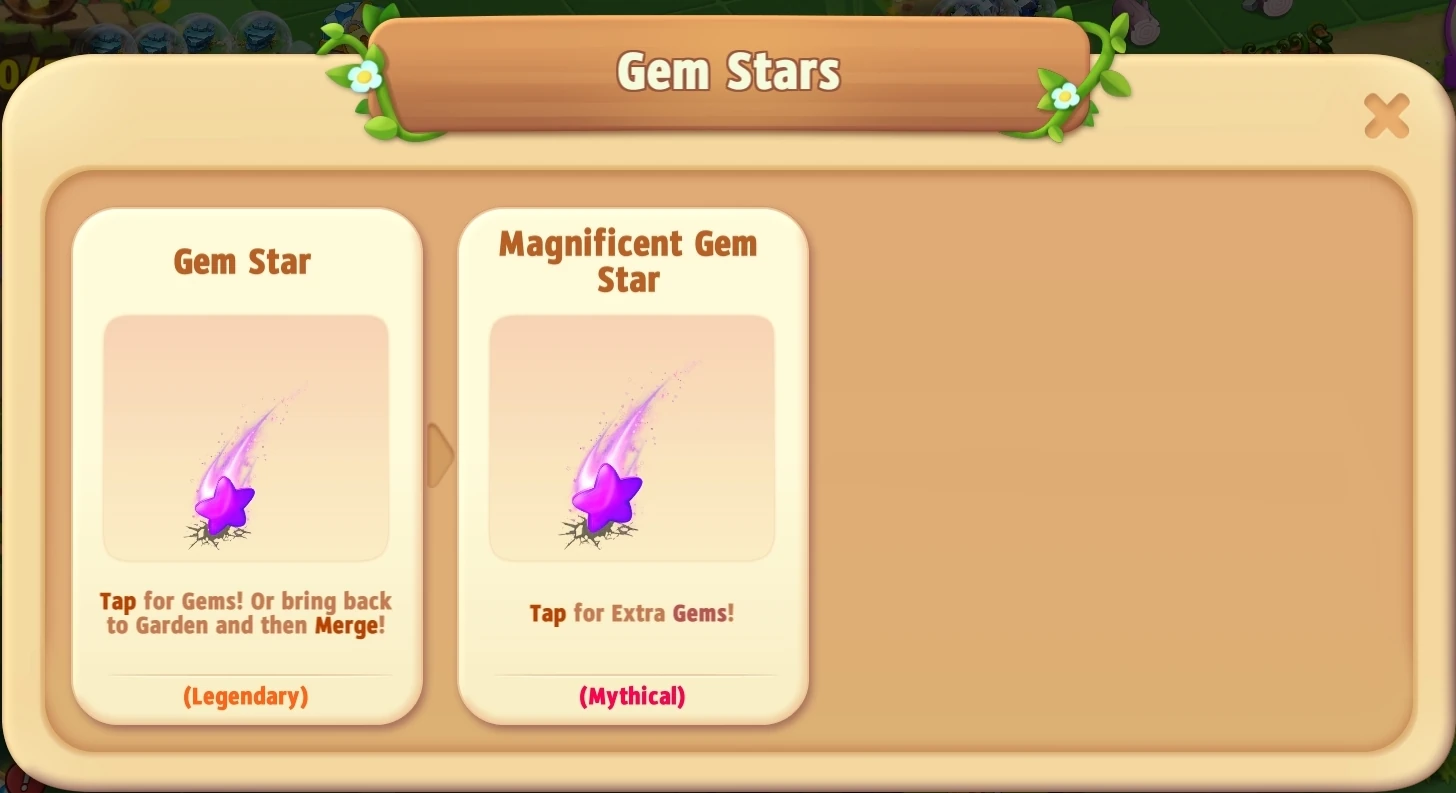Click the white flower decoration left of the banner
This screenshot has width=1456, height=793.
[364, 78]
